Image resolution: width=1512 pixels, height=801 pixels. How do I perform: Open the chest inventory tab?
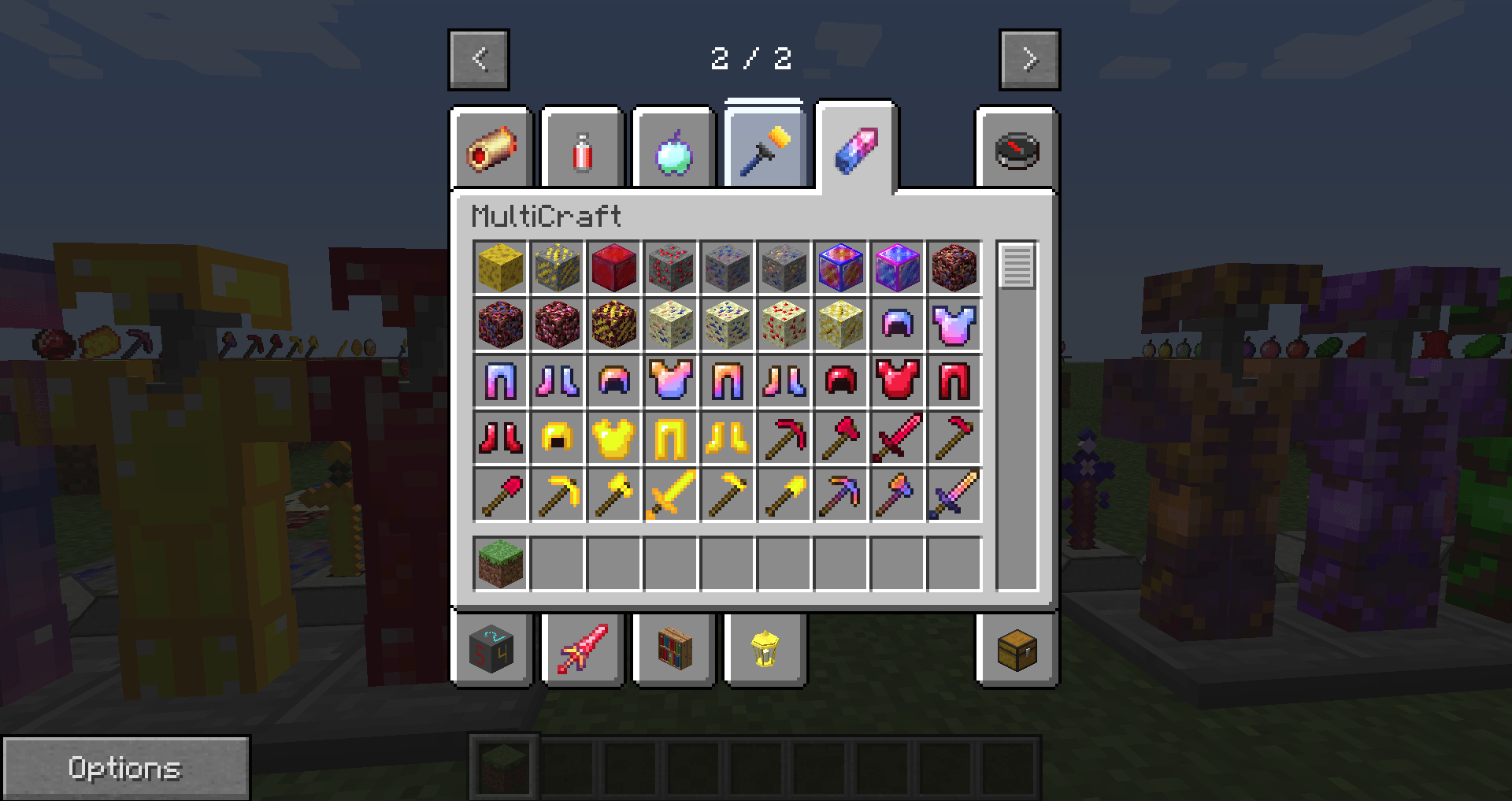point(1016,651)
